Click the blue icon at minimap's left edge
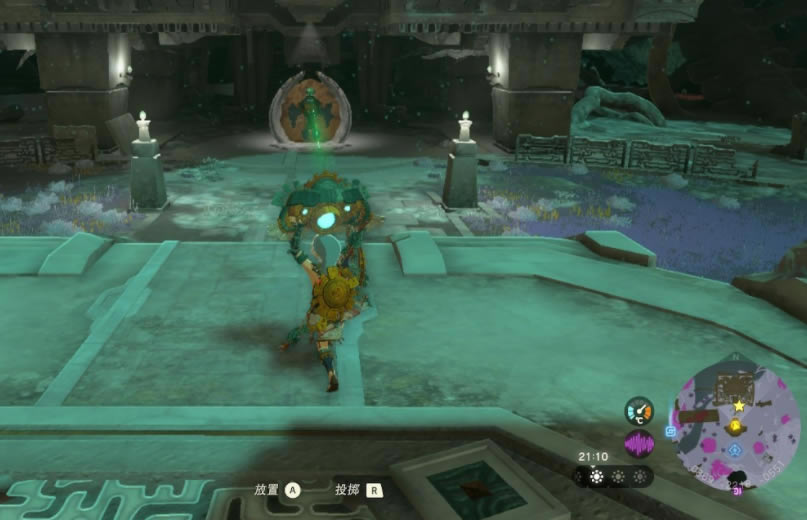The width and height of the screenshot is (807, 520). [x=671, y=431]
